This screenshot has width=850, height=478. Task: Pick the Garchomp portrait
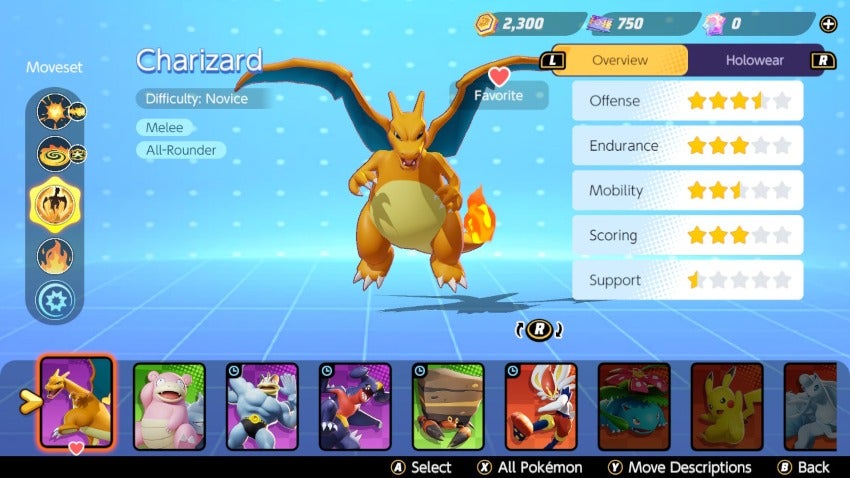(355, 405)
